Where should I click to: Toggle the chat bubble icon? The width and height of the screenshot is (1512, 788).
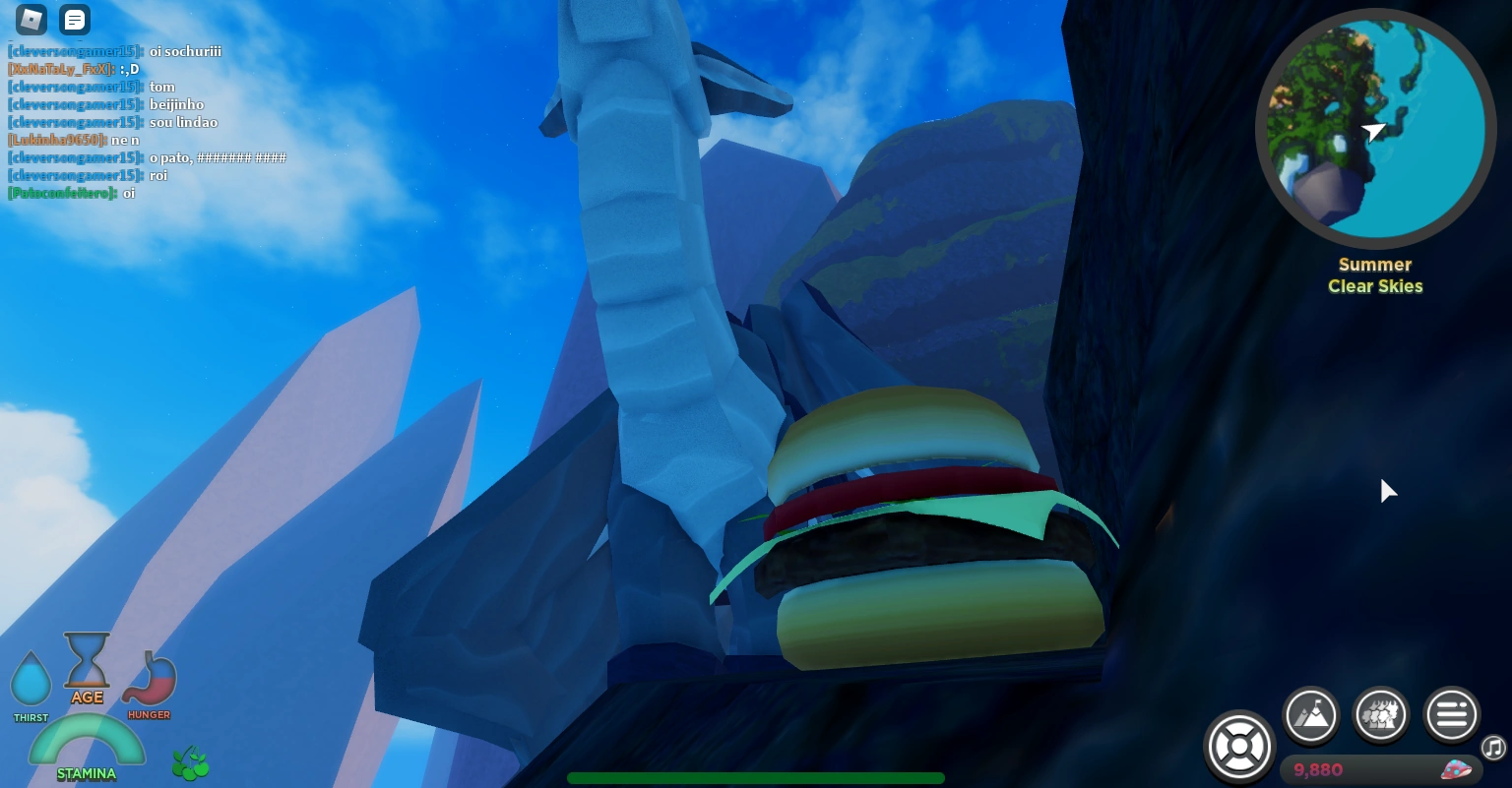tap(75, 20)
